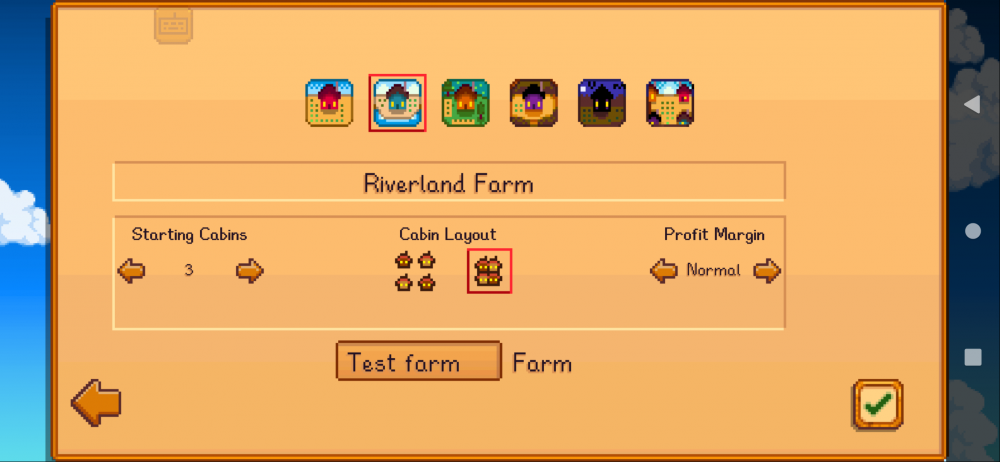The image size is (1000, 462).
Task: Click the right Profit Margin arrow
Action: pos(767,270)
